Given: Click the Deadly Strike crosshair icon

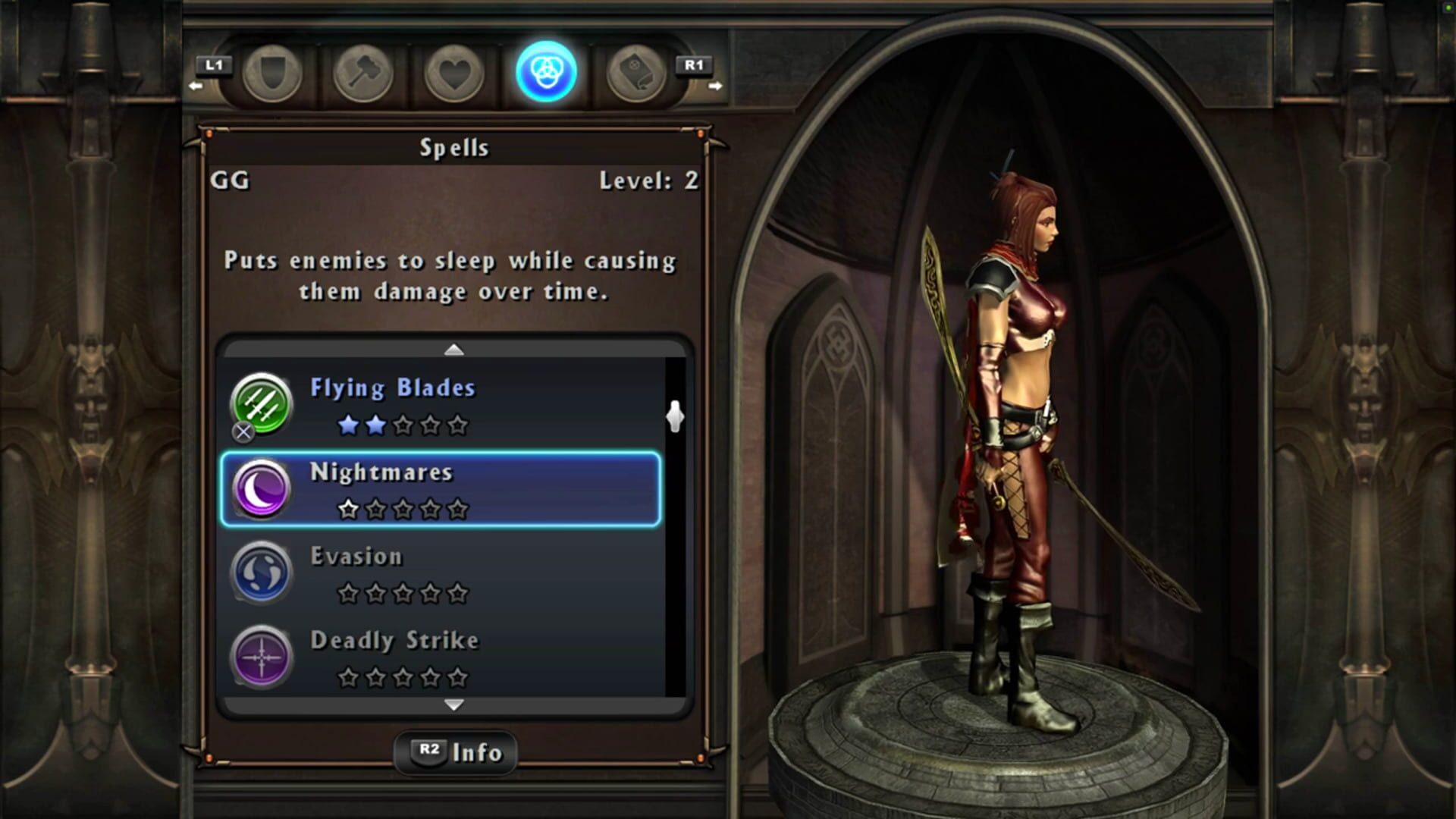Looking at the screenshot, I should (262, 657).
